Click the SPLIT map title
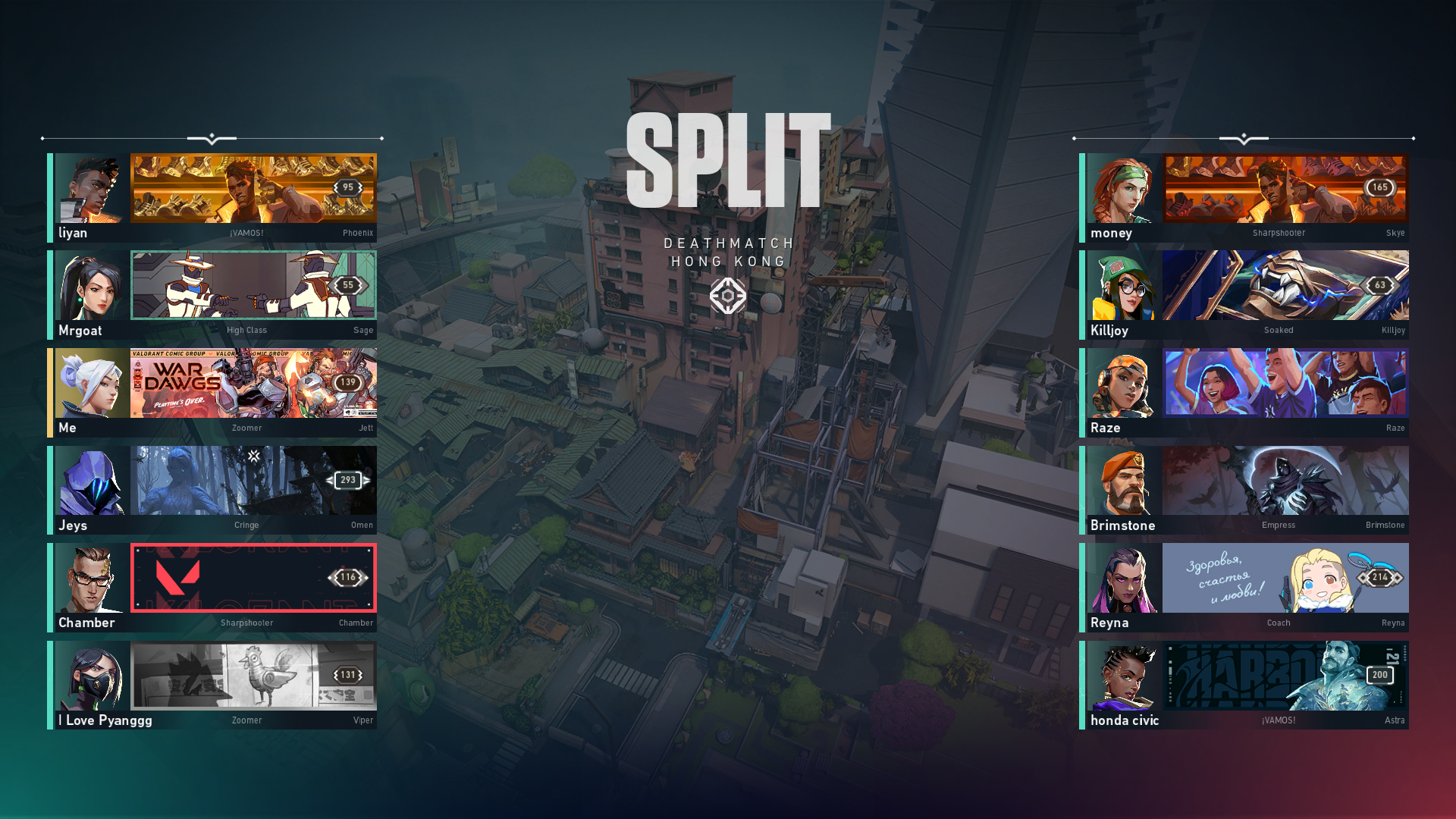The height and width of the screenshot is (819, 1456). (726, 161)
